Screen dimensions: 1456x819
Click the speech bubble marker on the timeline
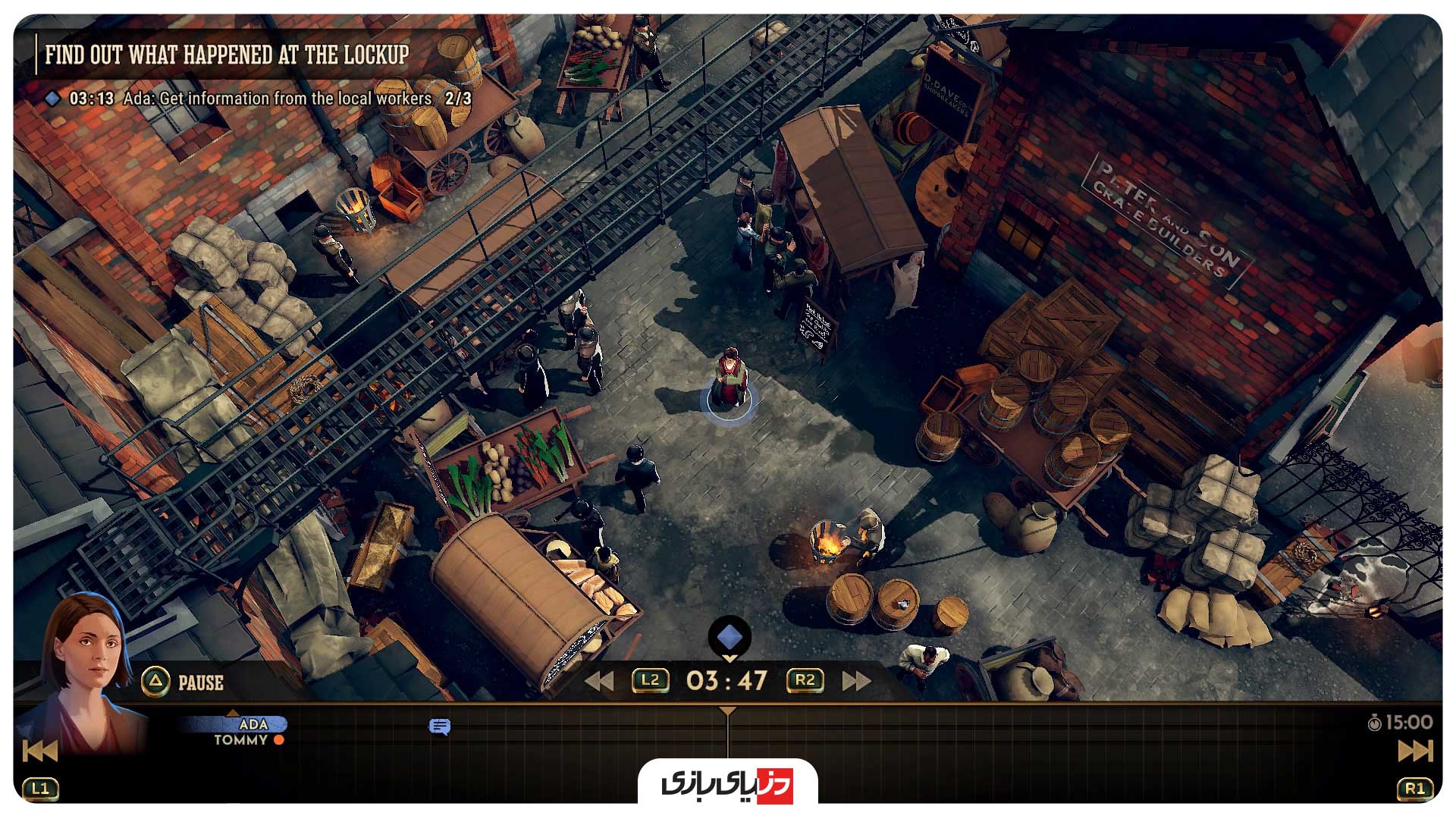pyautogui.click(x=439, y=727)
